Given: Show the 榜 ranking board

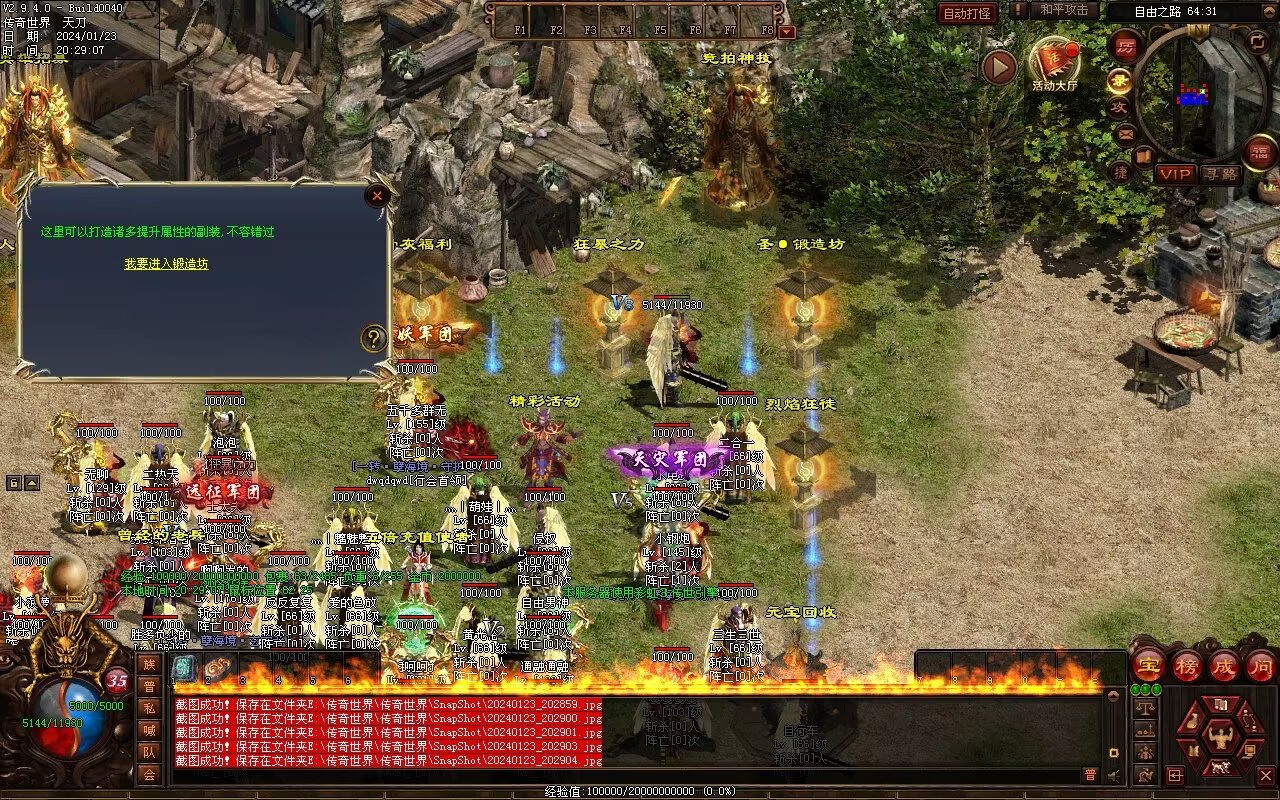Looking at the screenshot, I should 1186,666.
